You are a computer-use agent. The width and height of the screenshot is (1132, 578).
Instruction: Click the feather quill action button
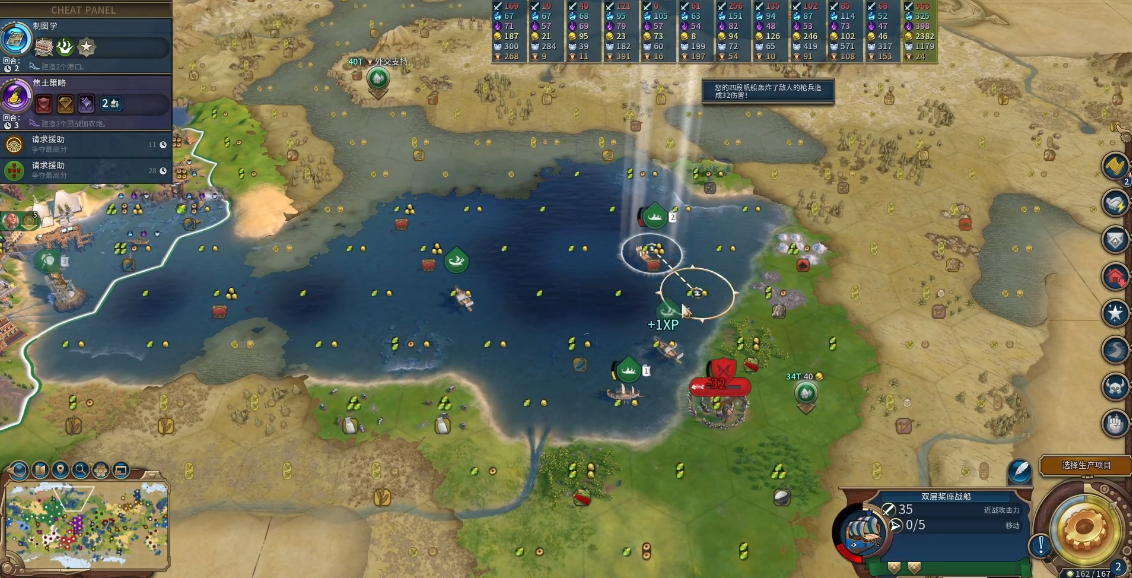pyautogui.click(x=1019, y=471)
